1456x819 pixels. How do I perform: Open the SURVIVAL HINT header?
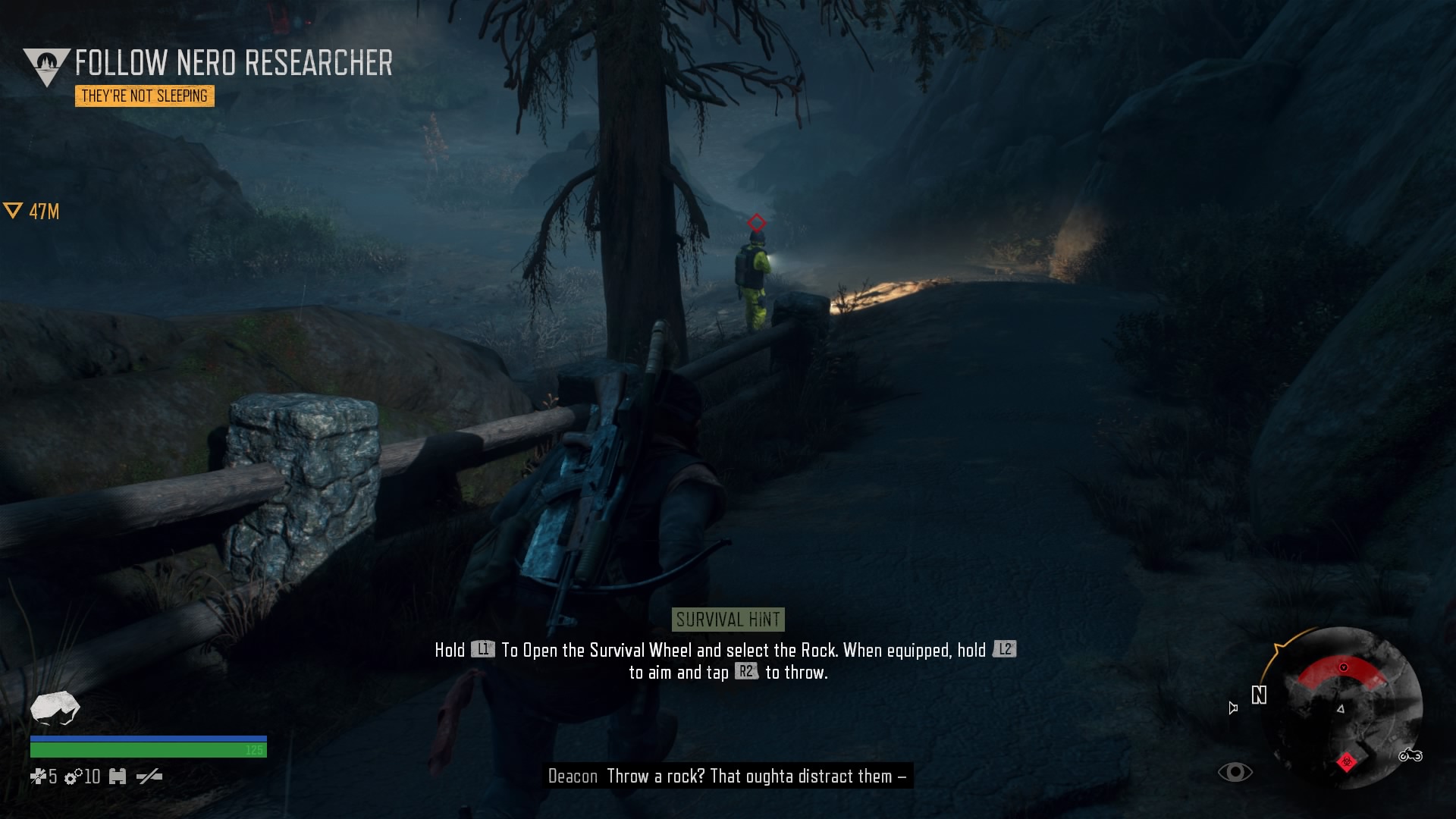[727, 619]
